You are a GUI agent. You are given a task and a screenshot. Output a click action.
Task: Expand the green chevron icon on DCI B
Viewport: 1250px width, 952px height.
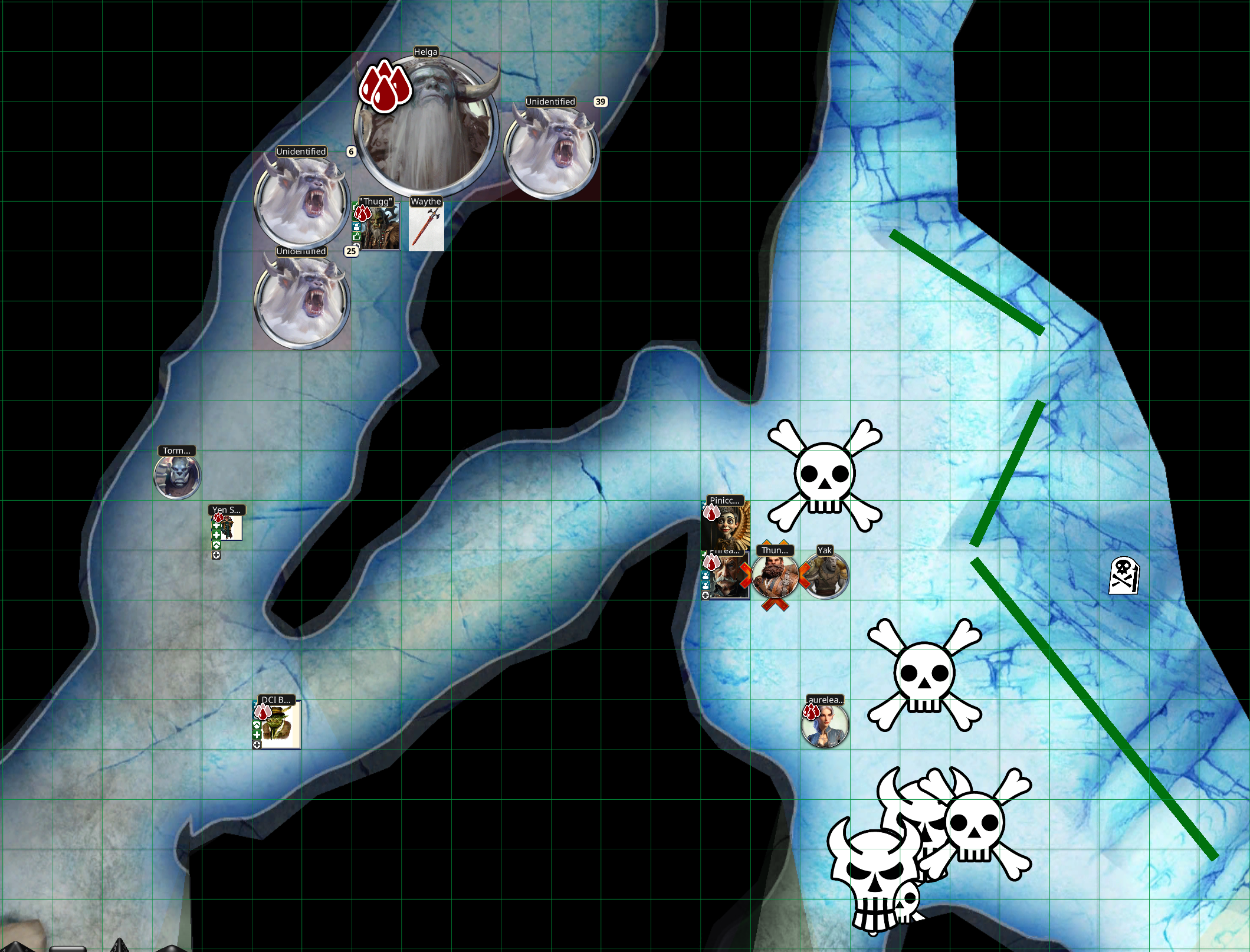click(257, 725)
